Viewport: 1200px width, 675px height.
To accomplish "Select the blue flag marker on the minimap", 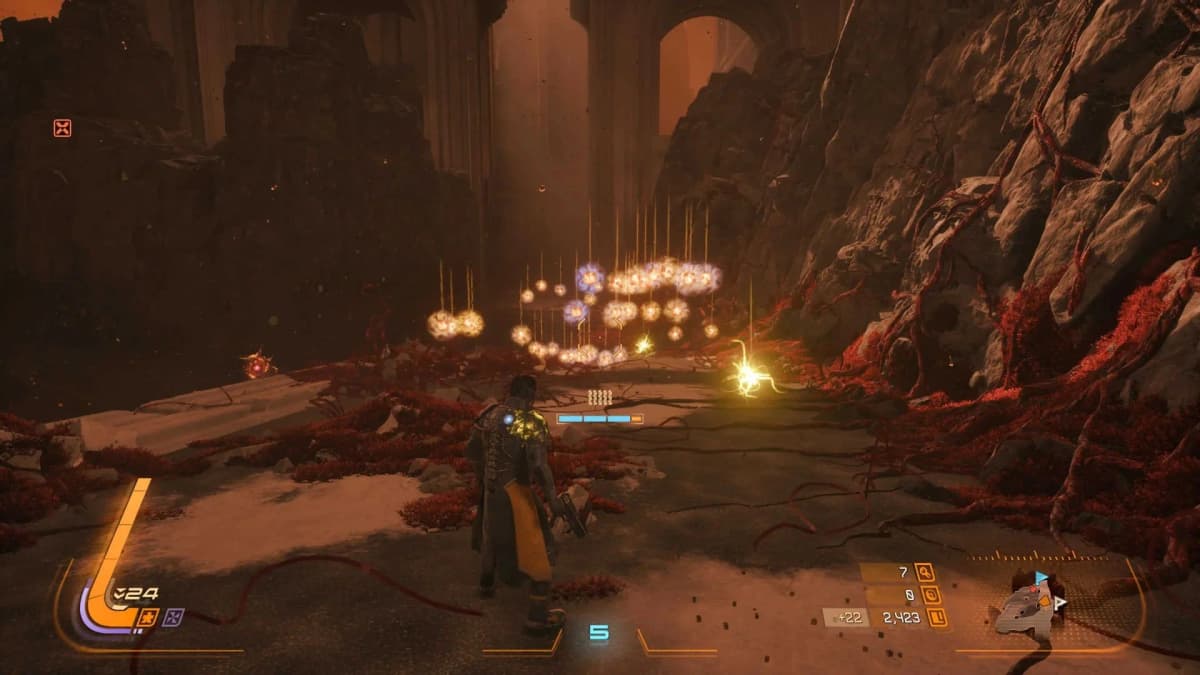I will 1042,578.
